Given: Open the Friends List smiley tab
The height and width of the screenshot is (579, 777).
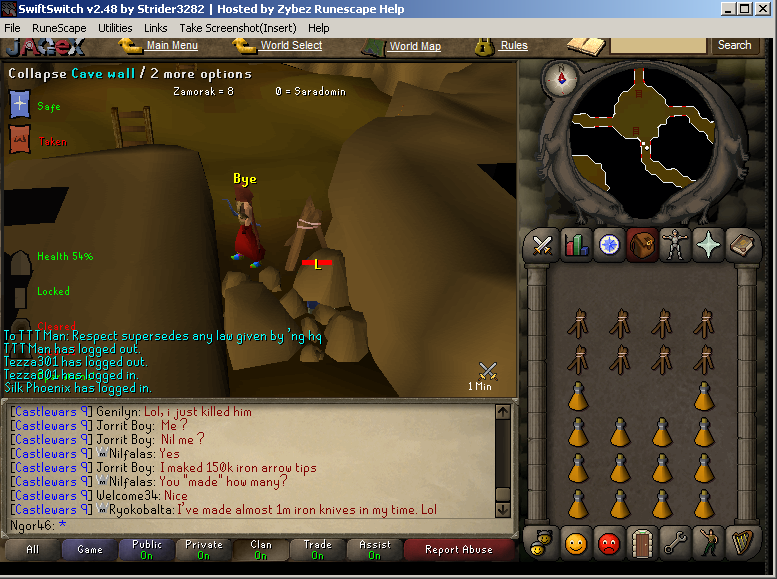Looking at the screenshot, I should (576, 542).
